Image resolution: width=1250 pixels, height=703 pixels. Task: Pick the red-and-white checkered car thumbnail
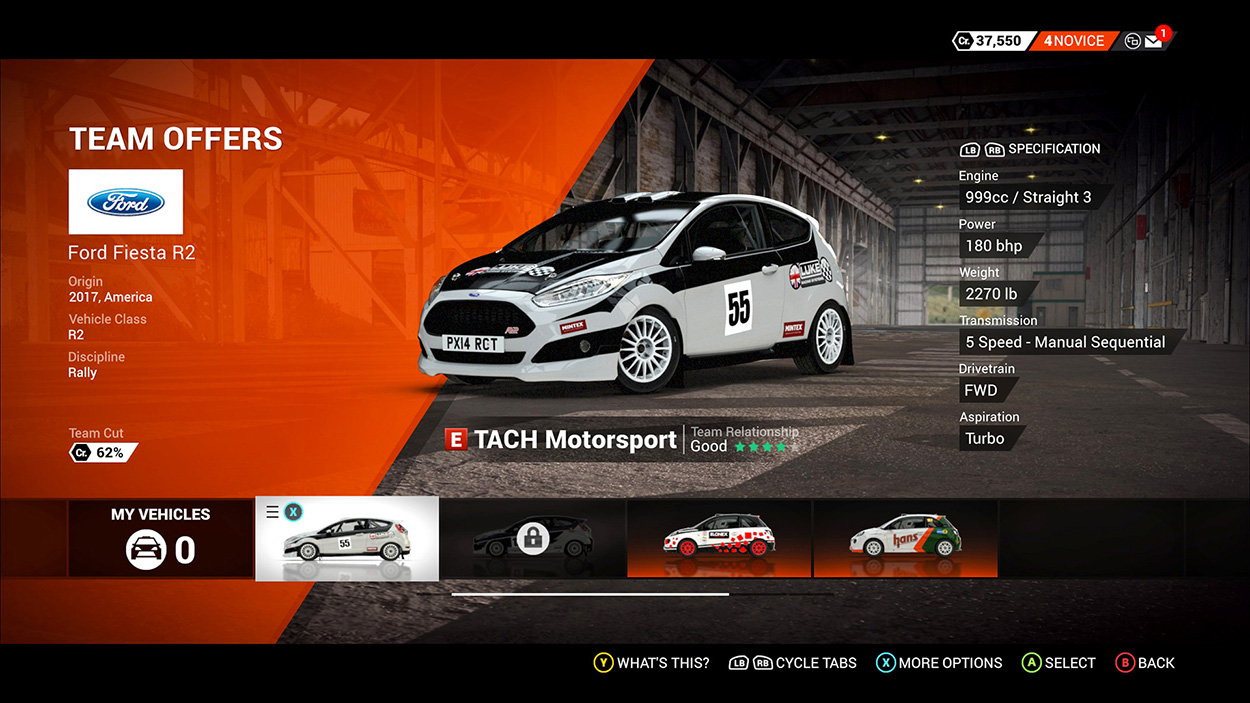719,539
